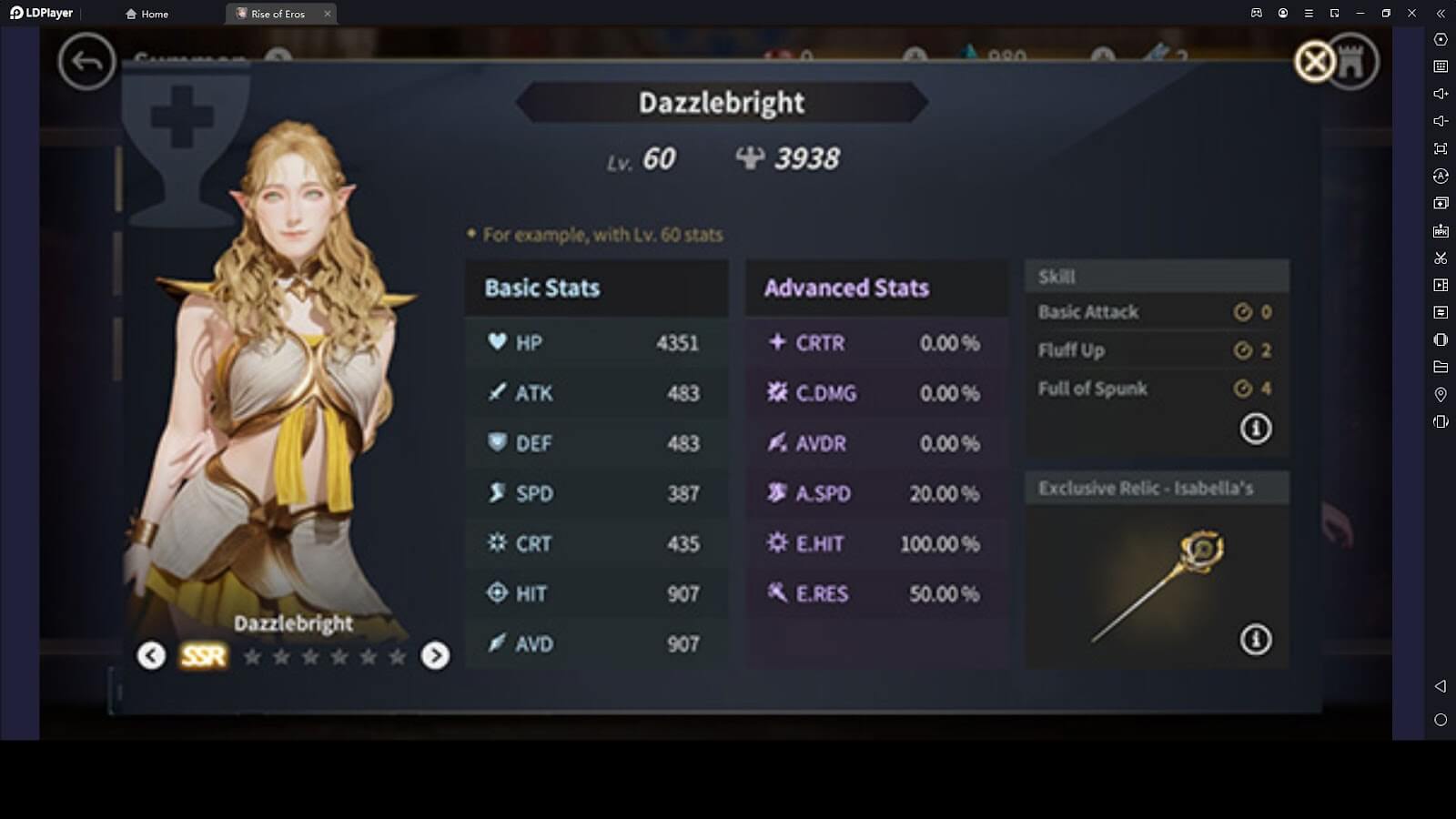Set a virtual GPS location
The height and width of the screenshot is (819, 1456).
point(1441,393)
